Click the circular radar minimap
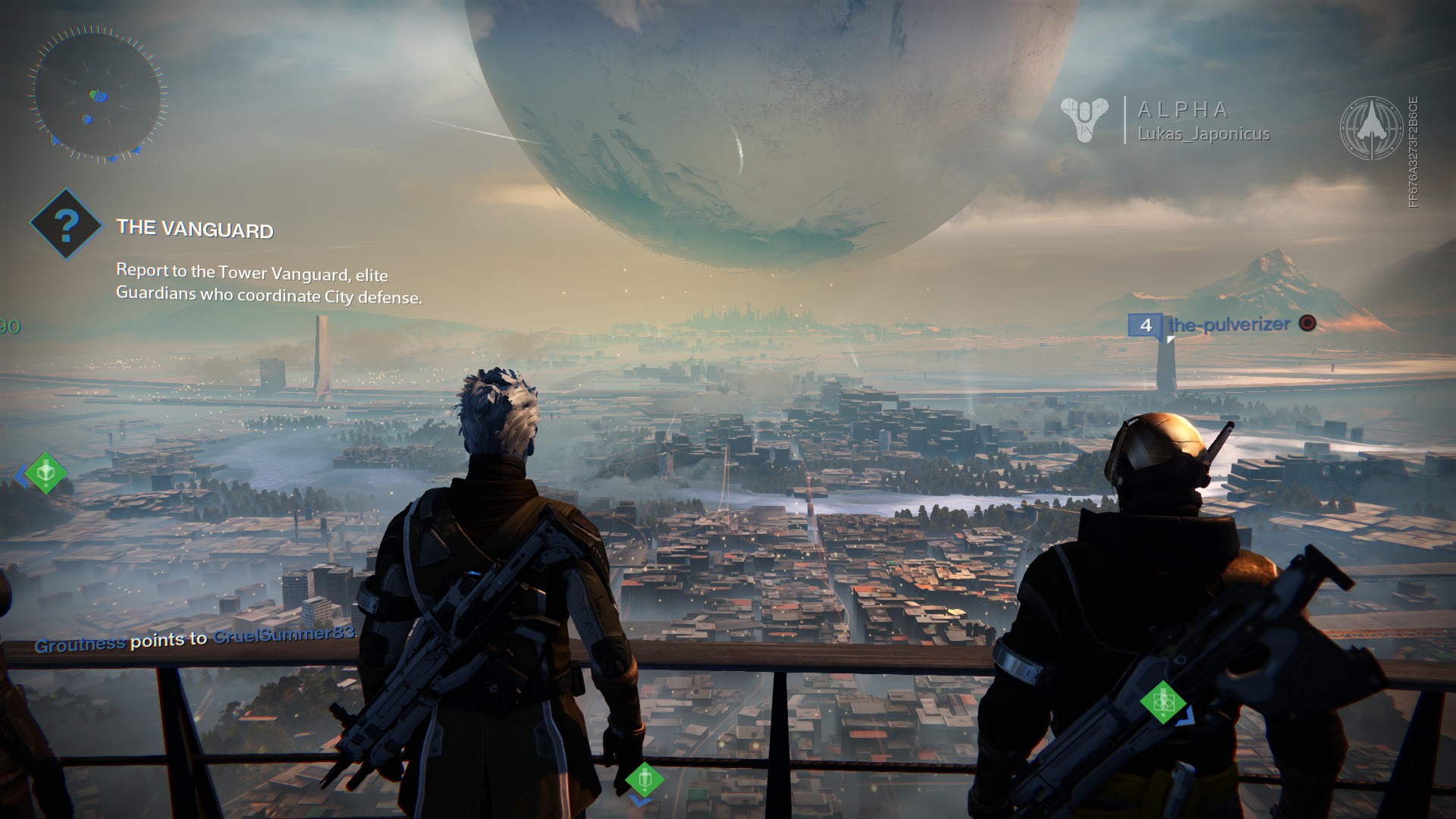The width and height of the screenshot is (1456, 819). 98,93
